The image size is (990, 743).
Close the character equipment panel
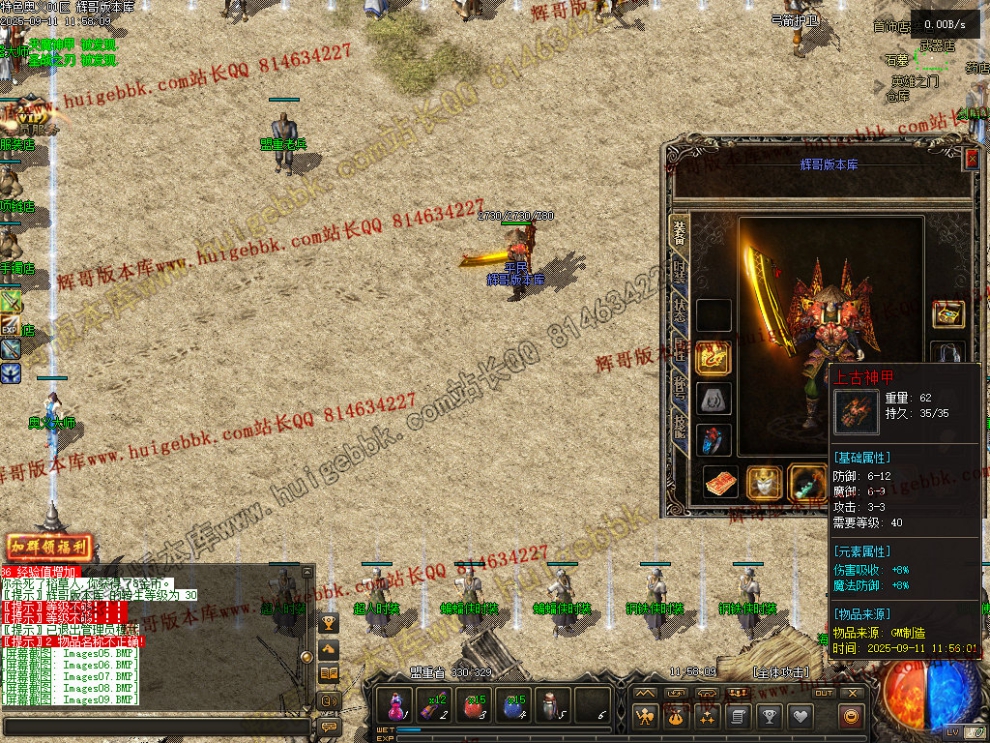click(x=971, y=158)
